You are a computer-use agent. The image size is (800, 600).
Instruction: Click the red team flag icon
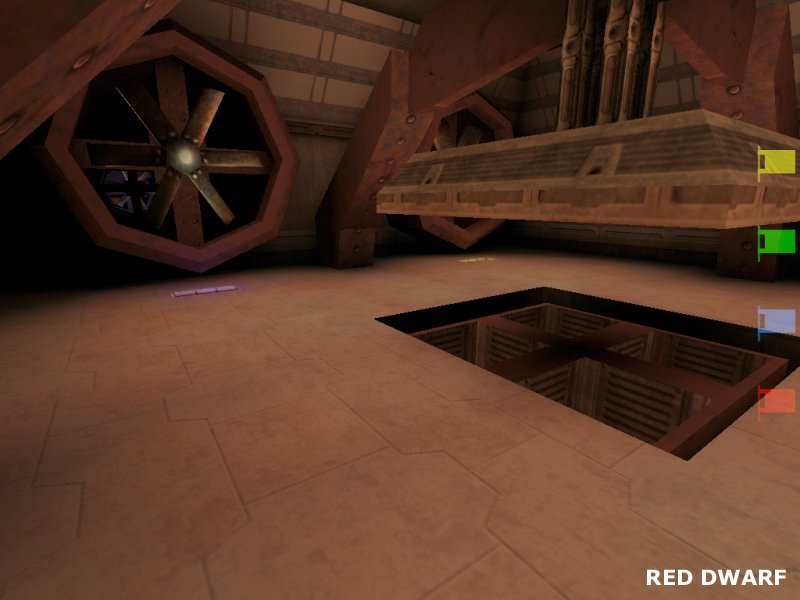(x=777, y=401)
